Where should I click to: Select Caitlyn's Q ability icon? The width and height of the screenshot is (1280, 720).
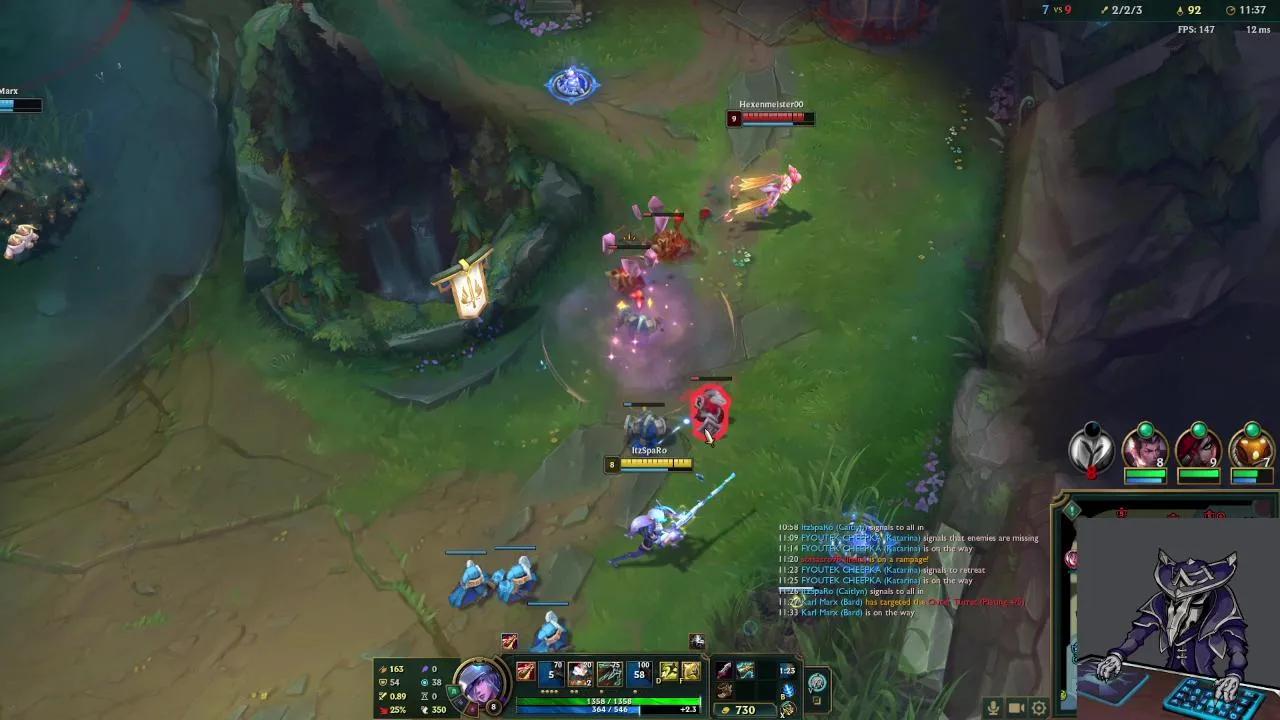(x=550, y=672)
